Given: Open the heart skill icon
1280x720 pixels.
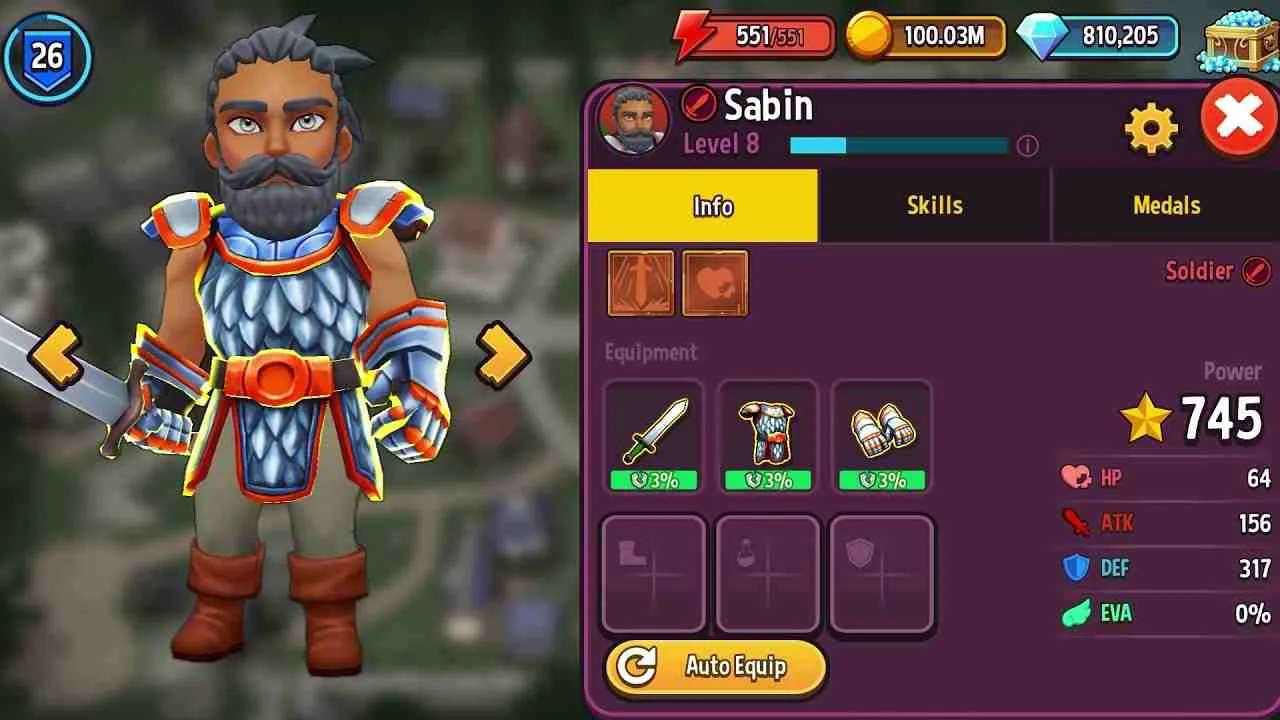Looking at the screenshot, I should click(714, 283).
